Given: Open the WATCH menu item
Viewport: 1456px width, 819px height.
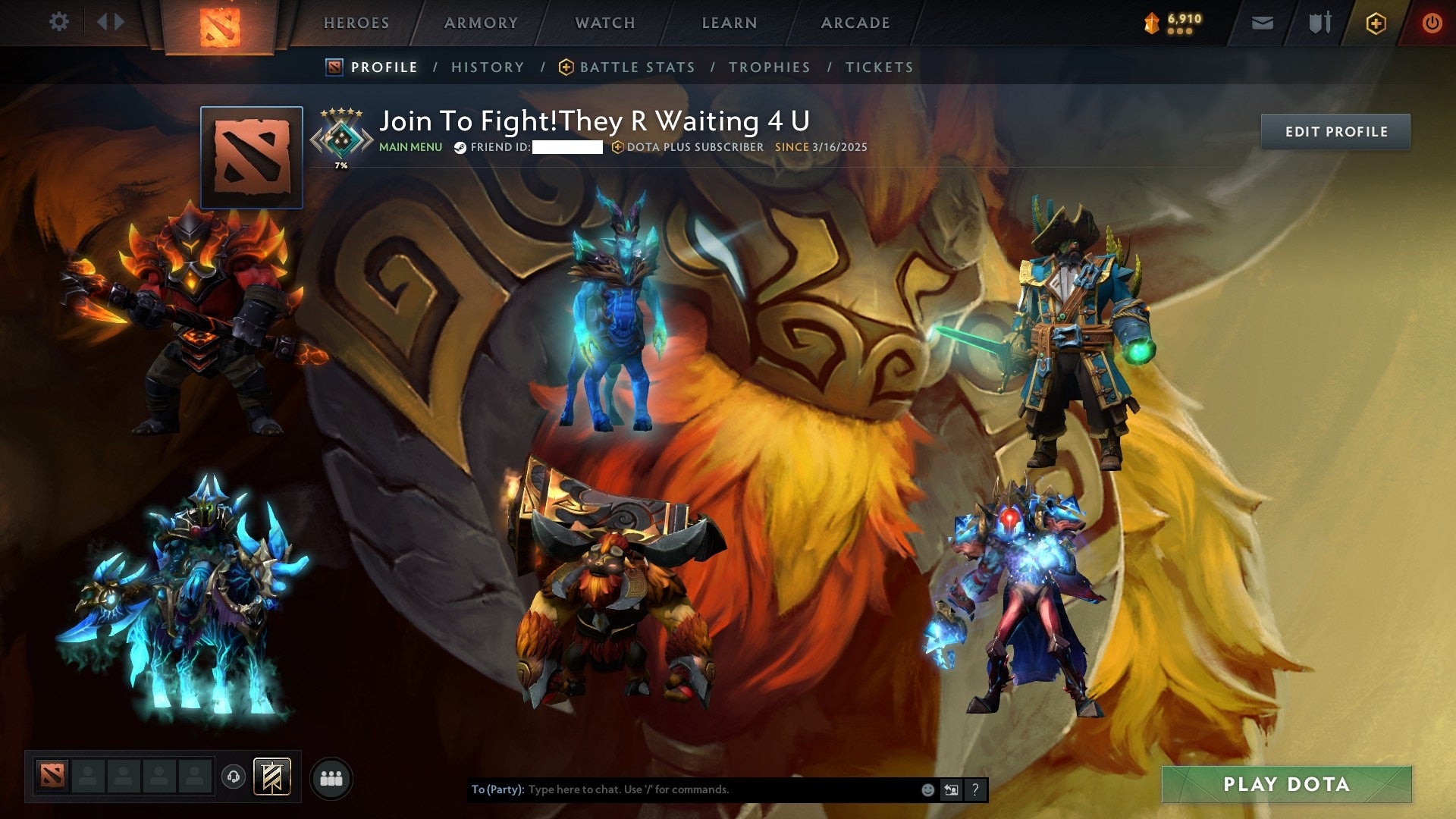Looking at the screenshot, I should 604,22.
